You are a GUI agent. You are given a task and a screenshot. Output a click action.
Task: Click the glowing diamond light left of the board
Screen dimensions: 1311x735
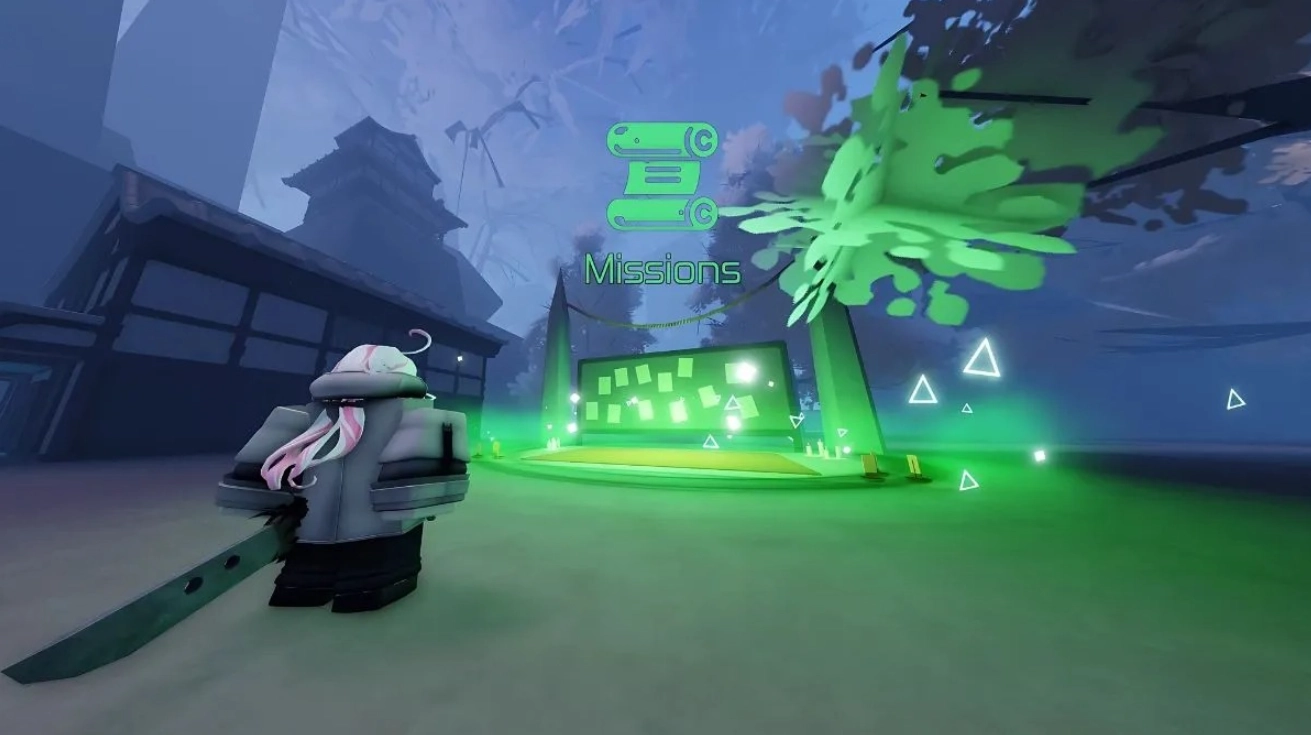click(574, 398)
